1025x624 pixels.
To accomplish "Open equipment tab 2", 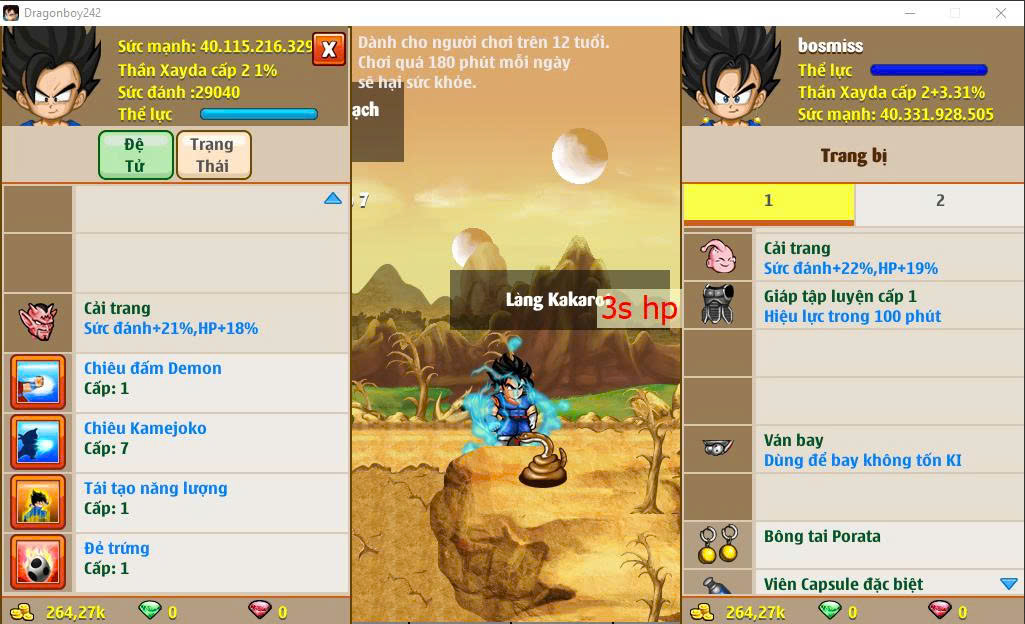I will 939,201.
